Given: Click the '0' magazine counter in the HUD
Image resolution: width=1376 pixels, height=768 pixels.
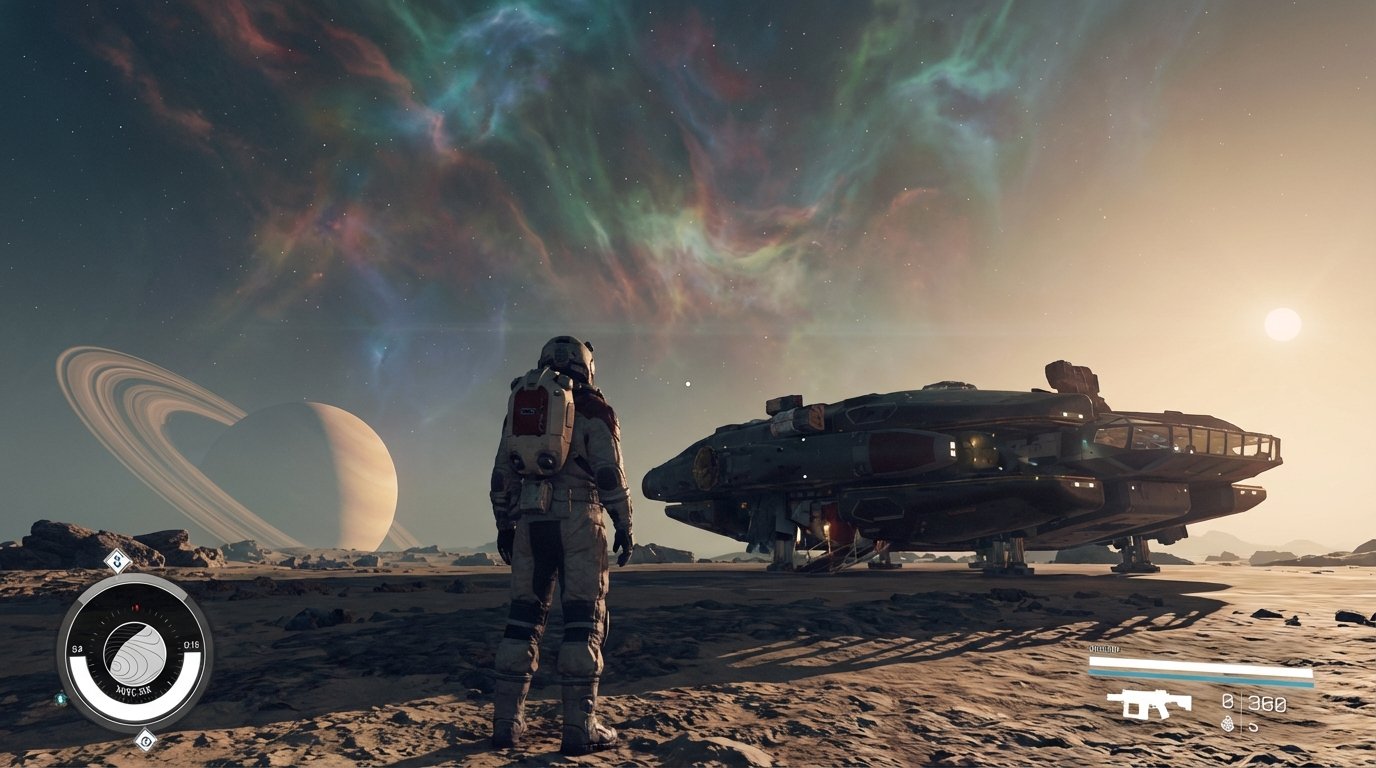Looking at the screenshot, I should tap(1227, 700).
